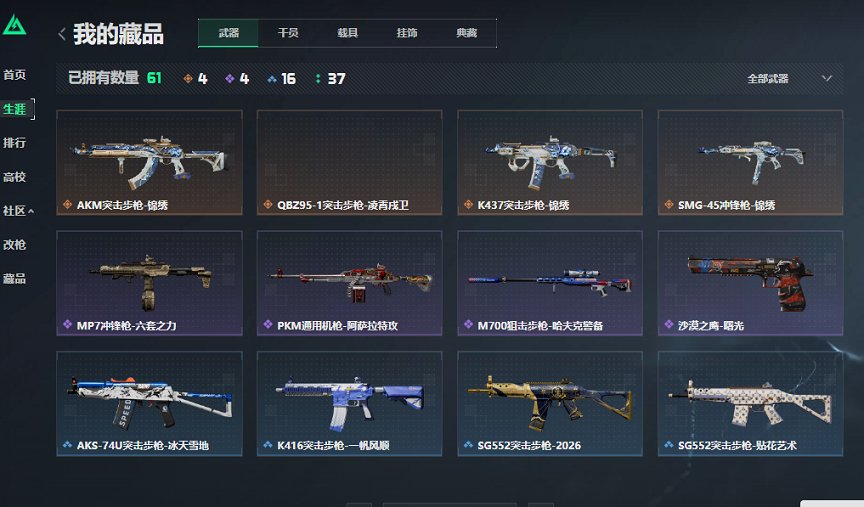
Task: Expand the 社区 sidebar entry
Action: click(x=17, y=211)
